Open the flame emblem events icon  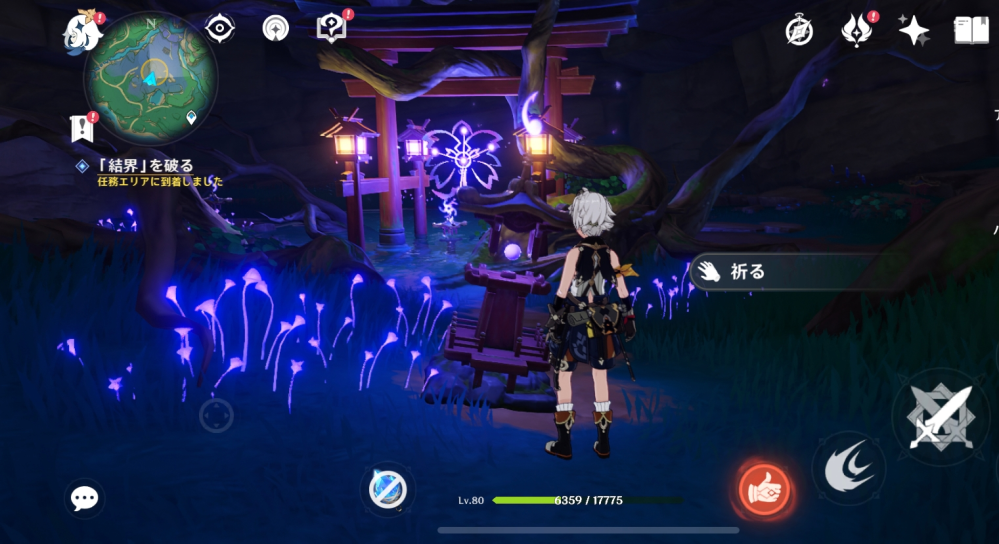pyautogui.click(x=857, y=30)
